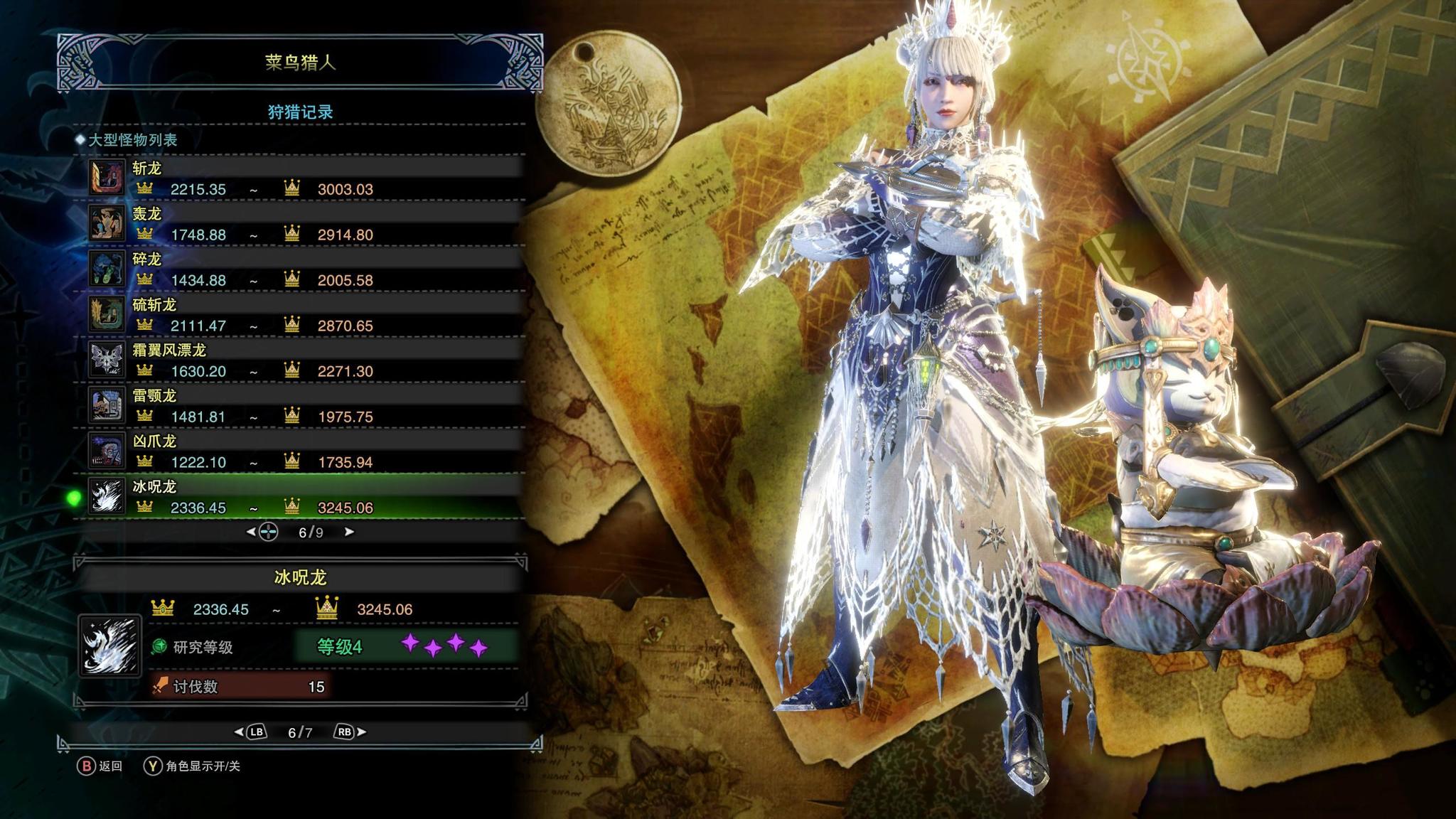Click 返回 to go back
This screenshot has height=819, width=1456.
click(x=100, y=766)
